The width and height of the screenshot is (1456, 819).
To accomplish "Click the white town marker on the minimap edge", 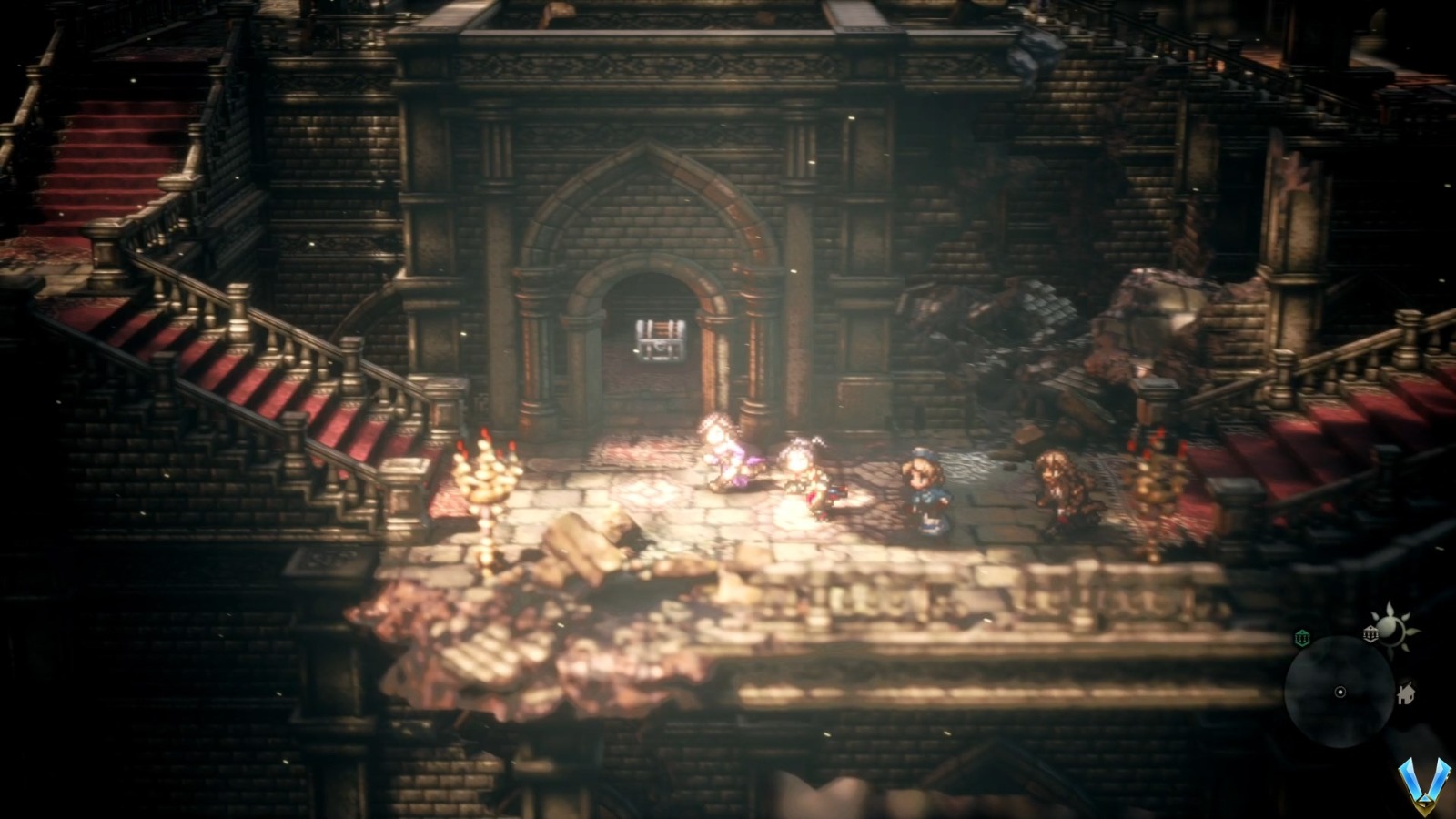I will tap(1370, 634).
